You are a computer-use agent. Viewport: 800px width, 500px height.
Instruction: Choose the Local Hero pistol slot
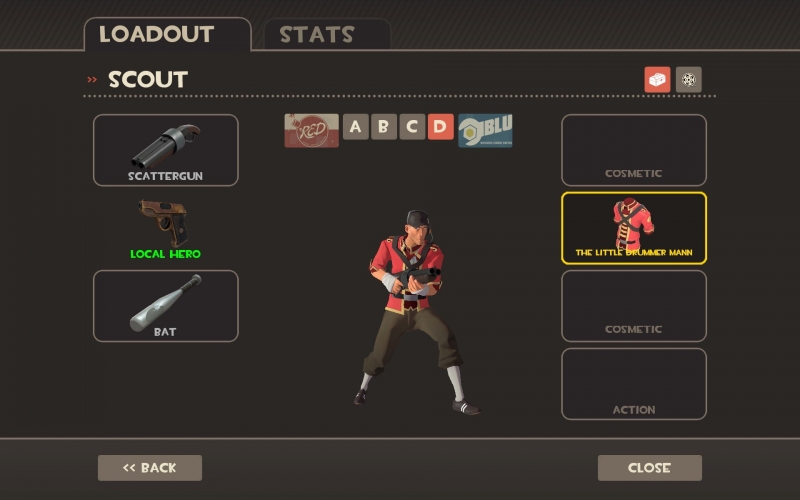(x=166, y=228)
